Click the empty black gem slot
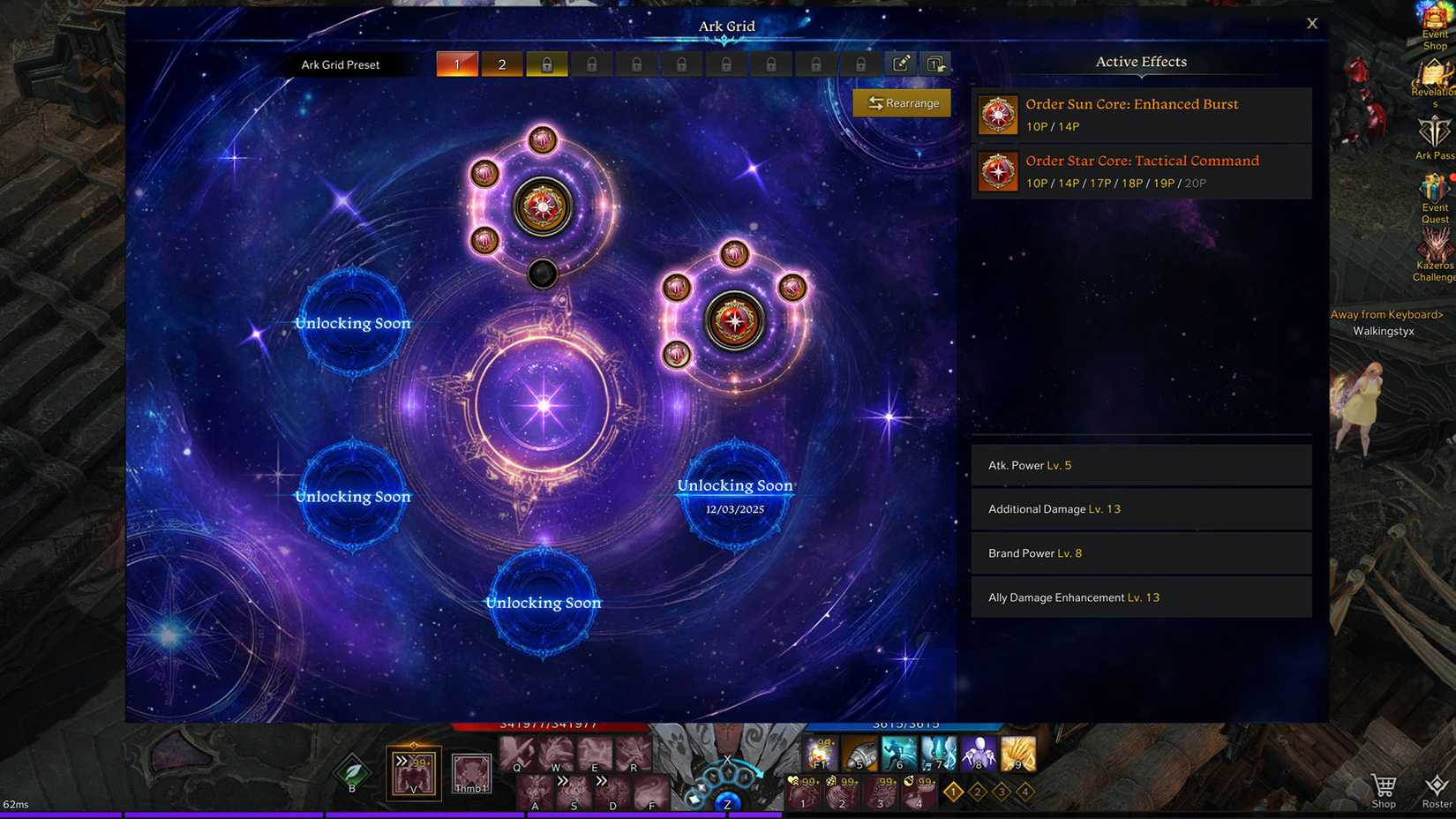Screen dimensions: 1456x819 543,274
